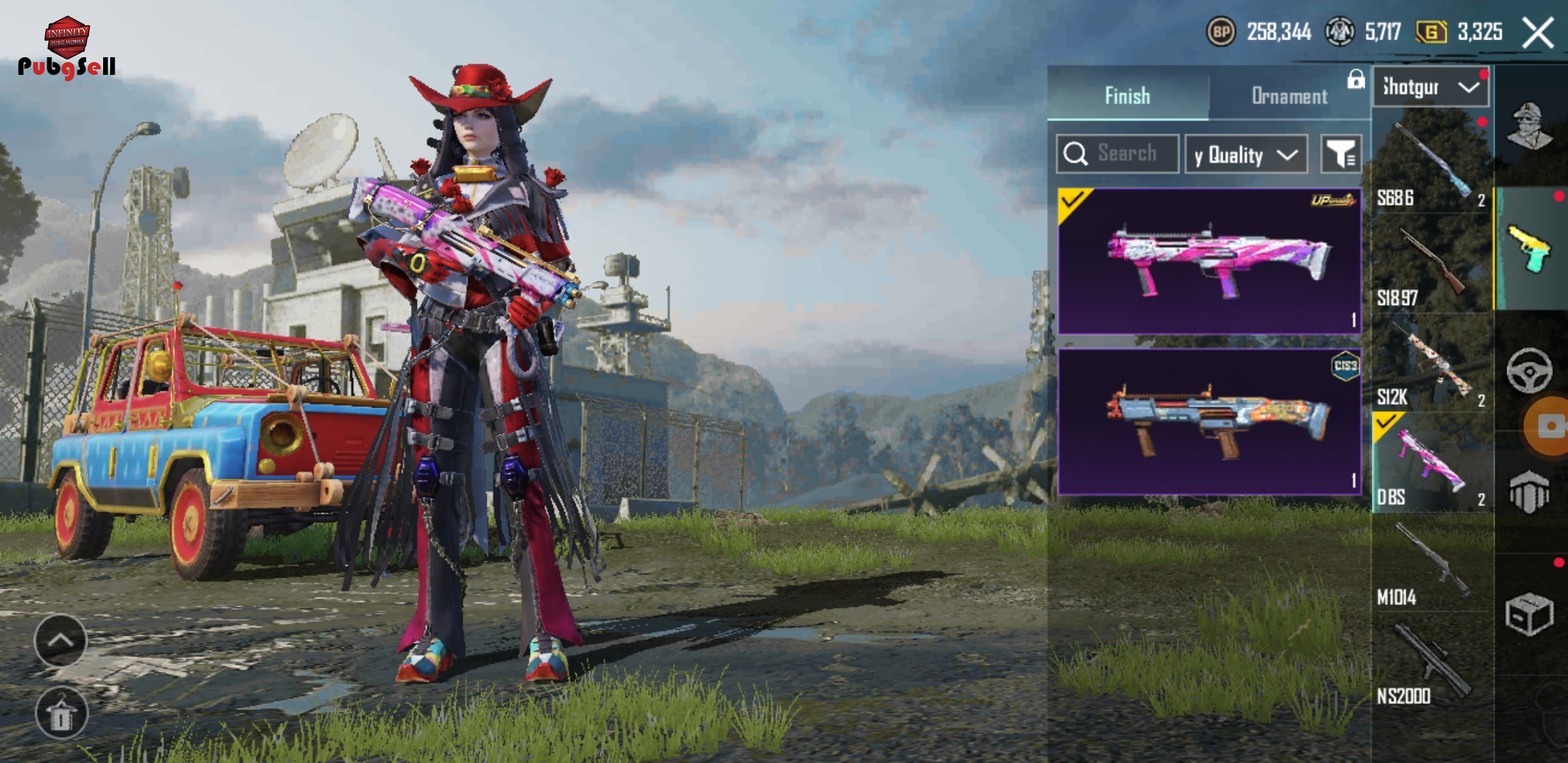Screen dimensions: 1568x763
Task: Close the inventory screen
Action: click(1538, 32)
